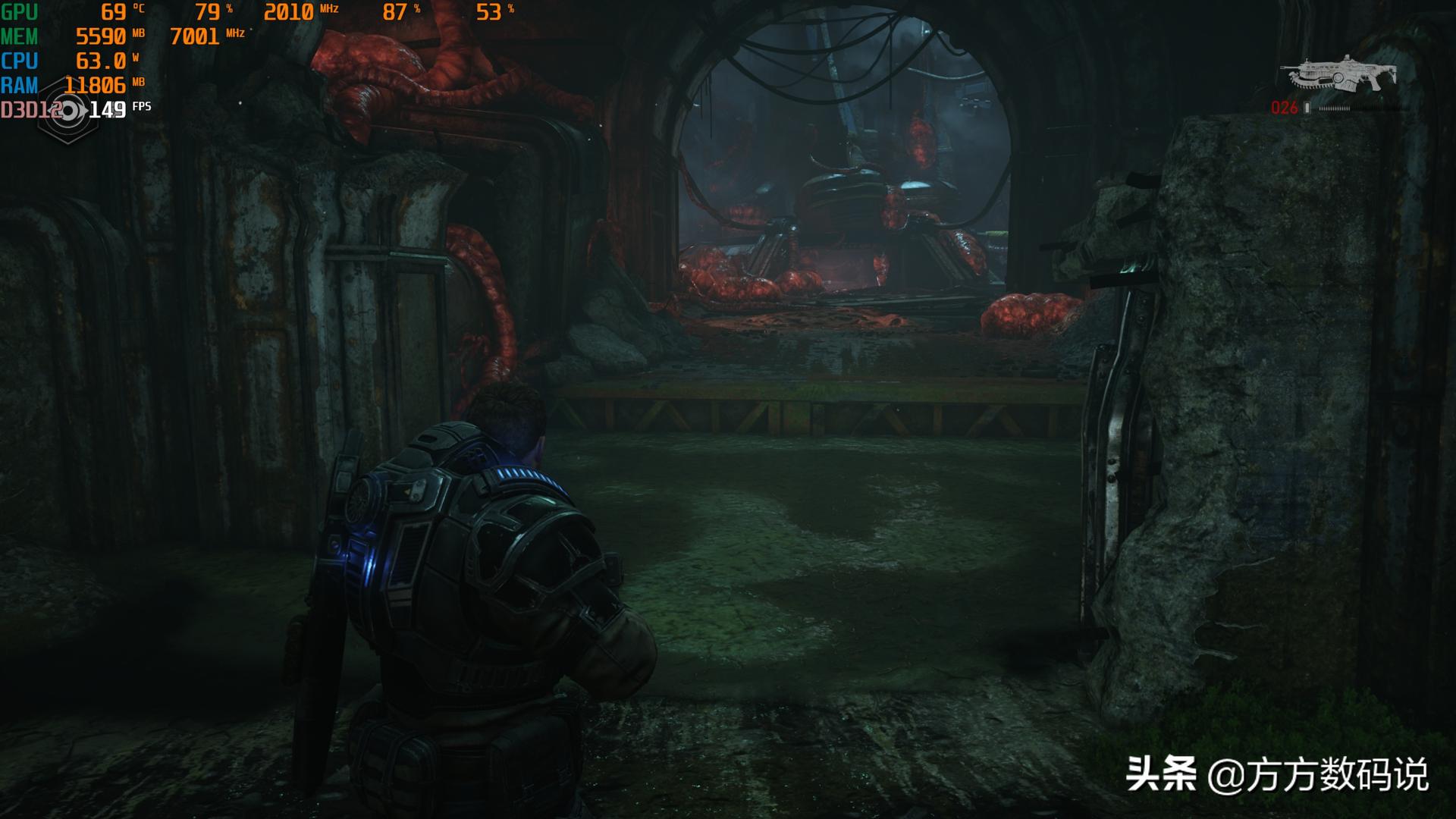The height and width of the screenshot is (819, 1456).
Task: Select the Lancer rifle weapon icon
Action: pyautogui.click(x=1338, y=74)
